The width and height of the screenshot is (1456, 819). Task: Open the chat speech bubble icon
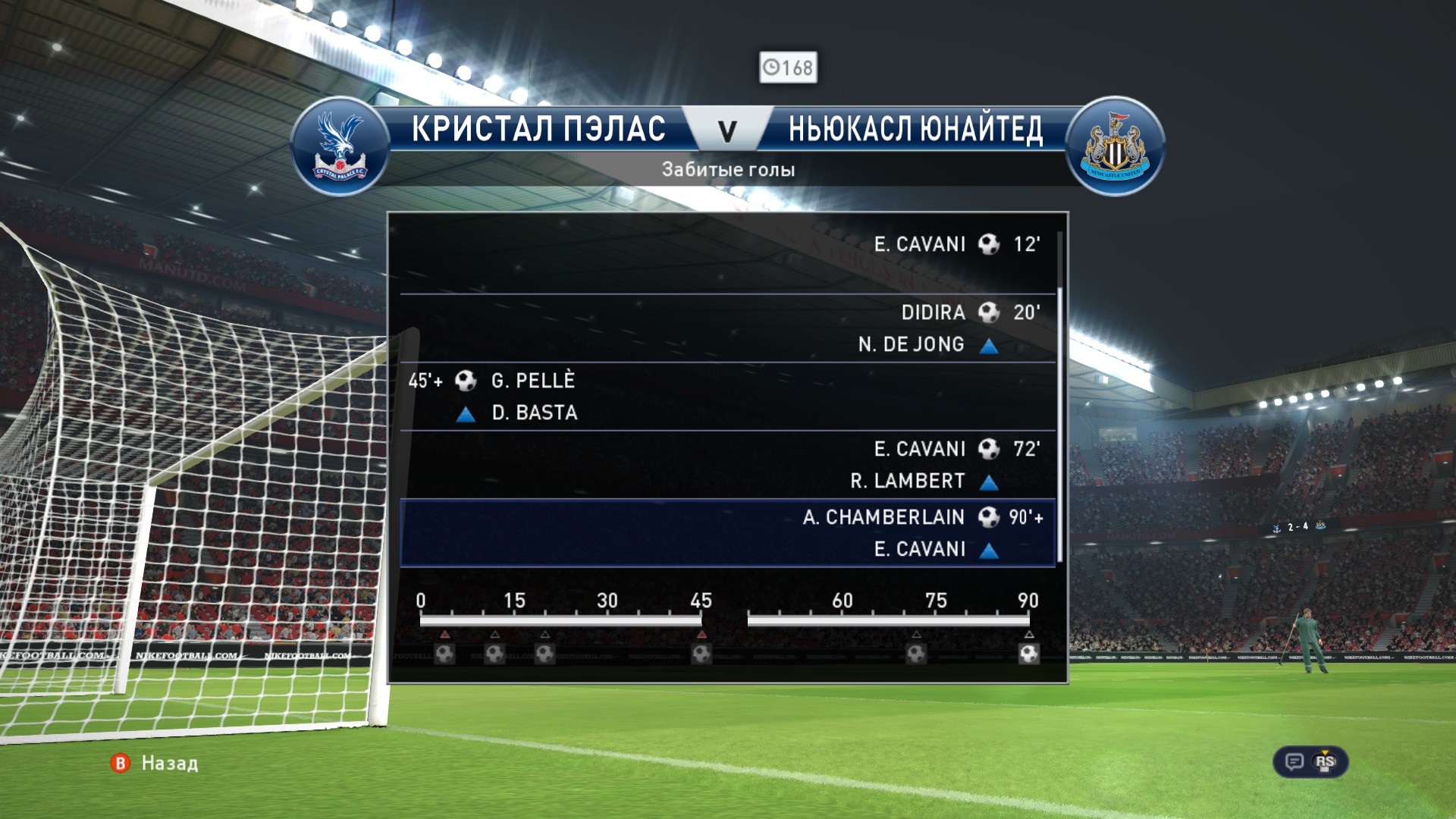1294,761
